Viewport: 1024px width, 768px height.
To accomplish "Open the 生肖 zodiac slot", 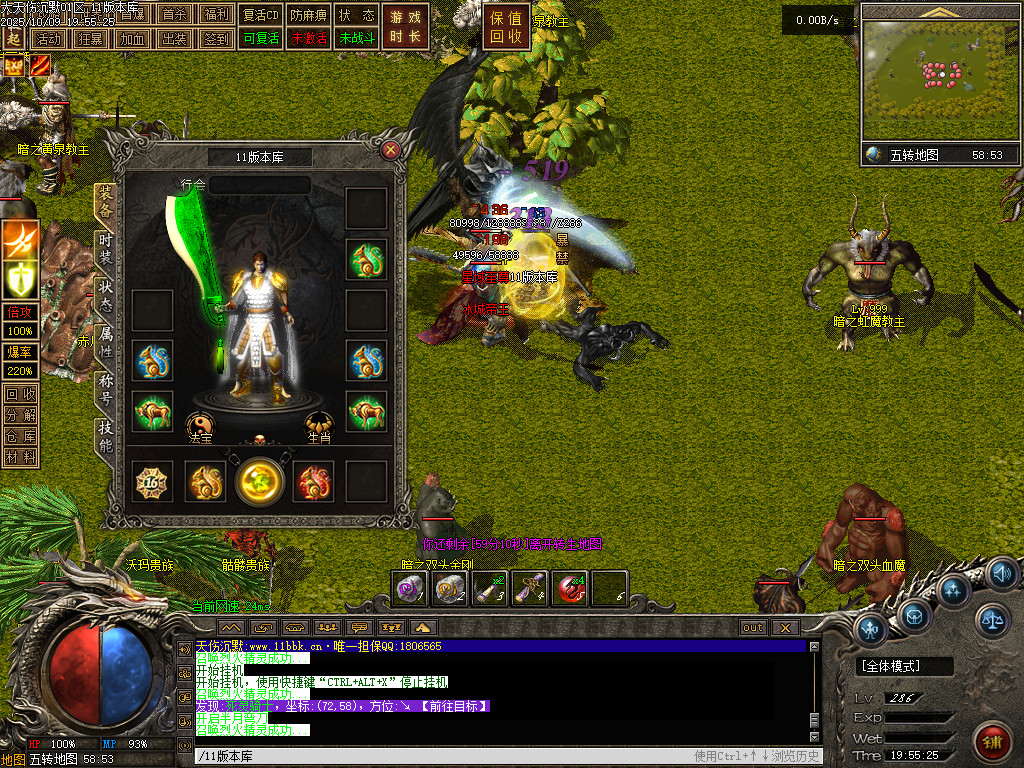I will [319, 424].
